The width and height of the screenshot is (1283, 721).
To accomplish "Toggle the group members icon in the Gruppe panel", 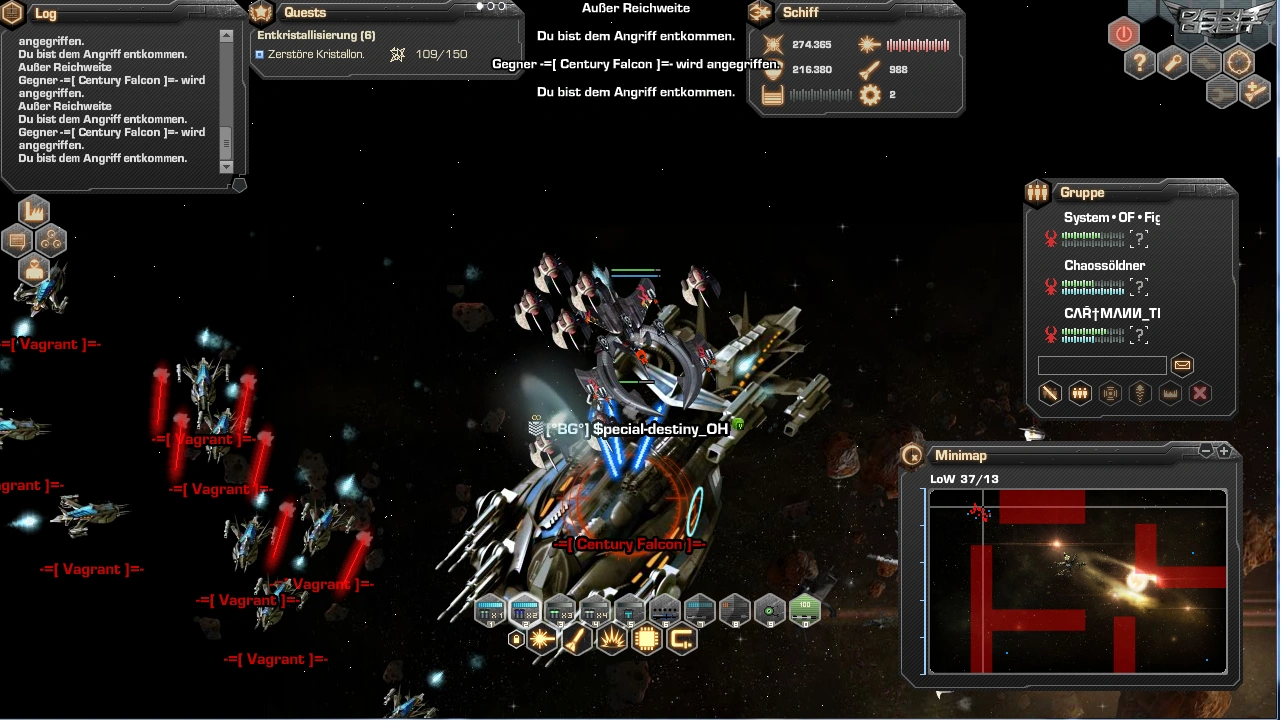I will pos(1079,393).
